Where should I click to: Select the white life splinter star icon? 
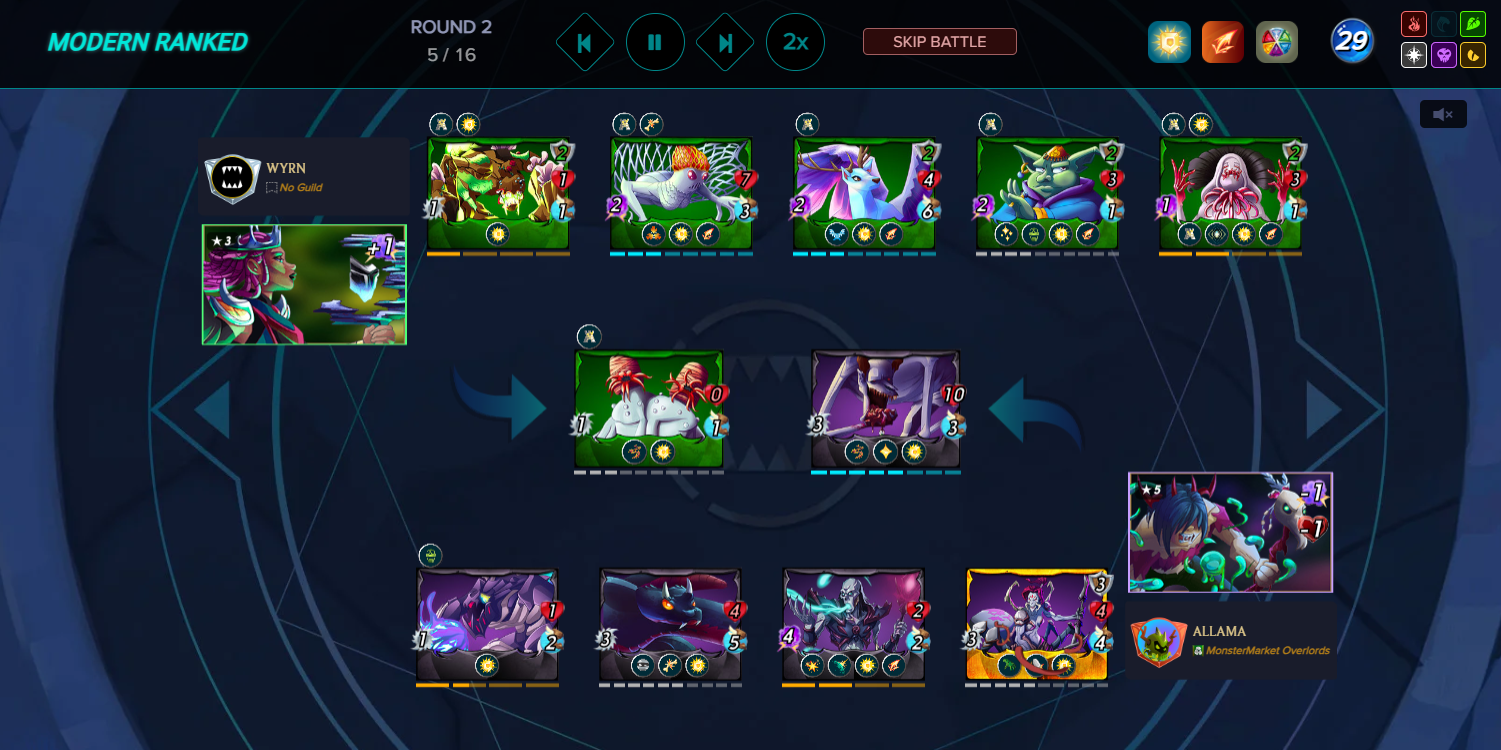tap(1414, 55)
